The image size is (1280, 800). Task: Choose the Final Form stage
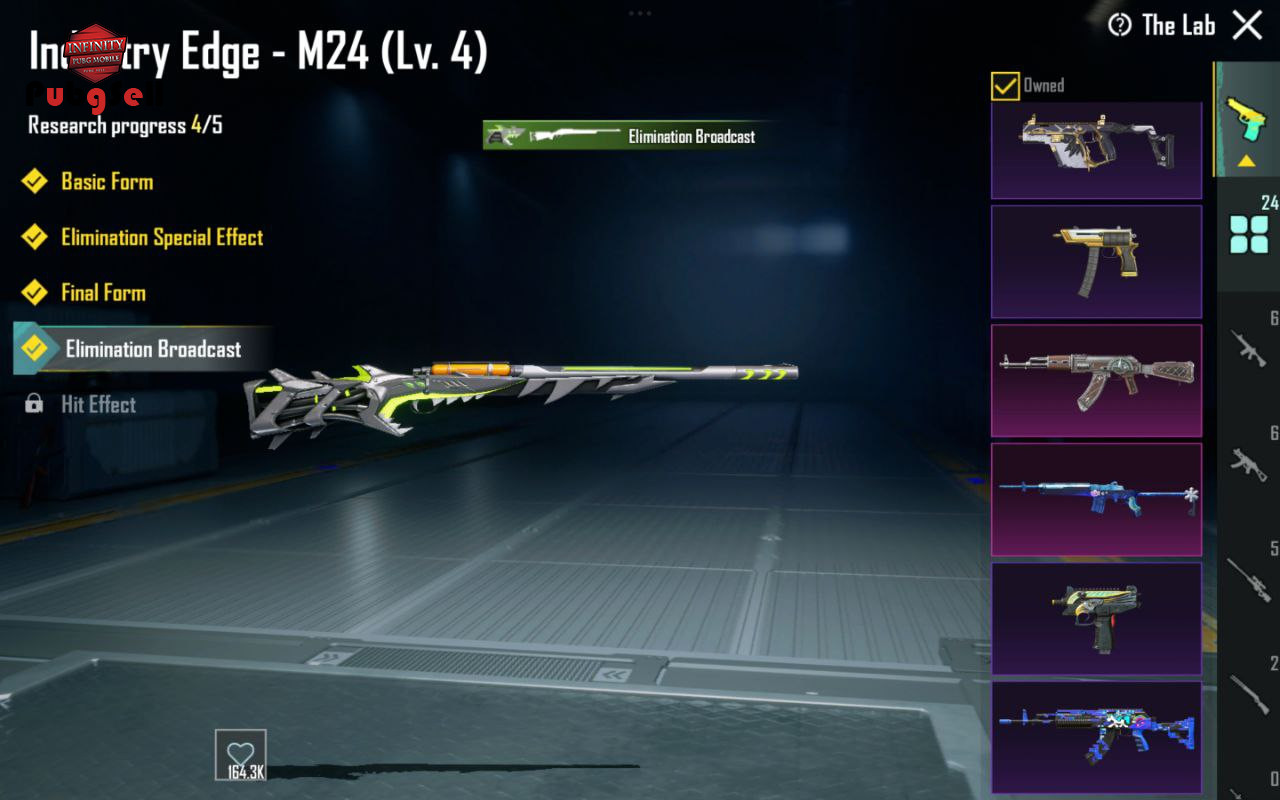click(x=103, y=293)
